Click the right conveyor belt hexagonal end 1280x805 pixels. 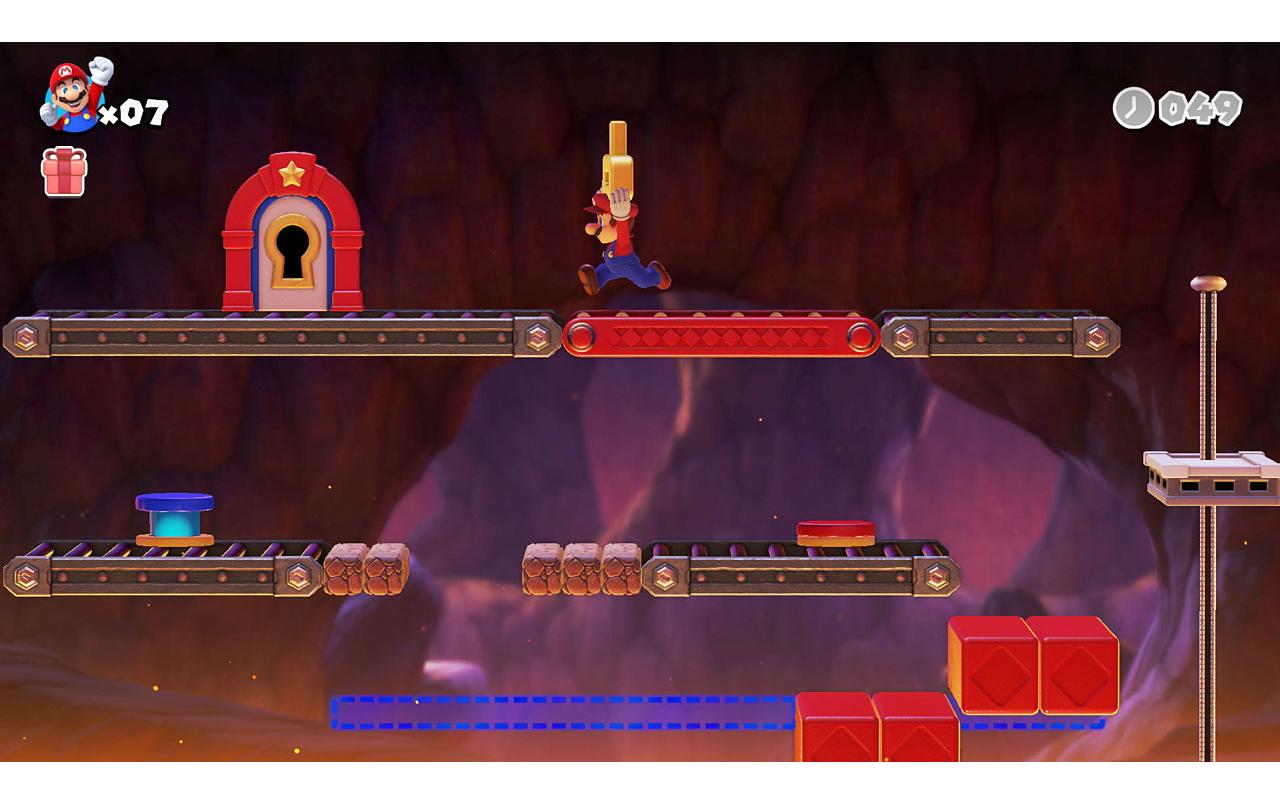[x=1094, y=337]
